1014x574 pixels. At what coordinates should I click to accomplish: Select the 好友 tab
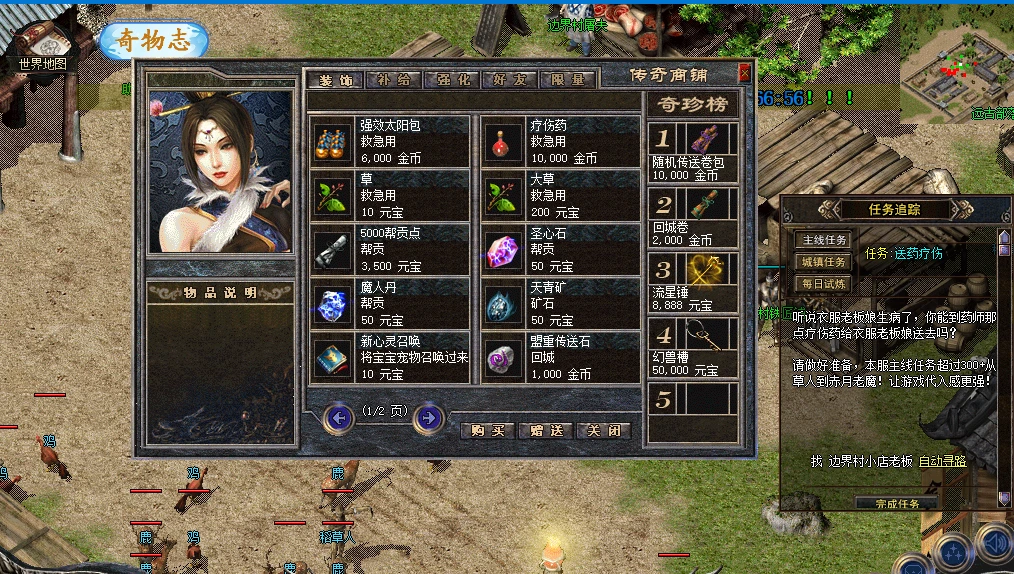pyautogui.click(x=510, y=80)
